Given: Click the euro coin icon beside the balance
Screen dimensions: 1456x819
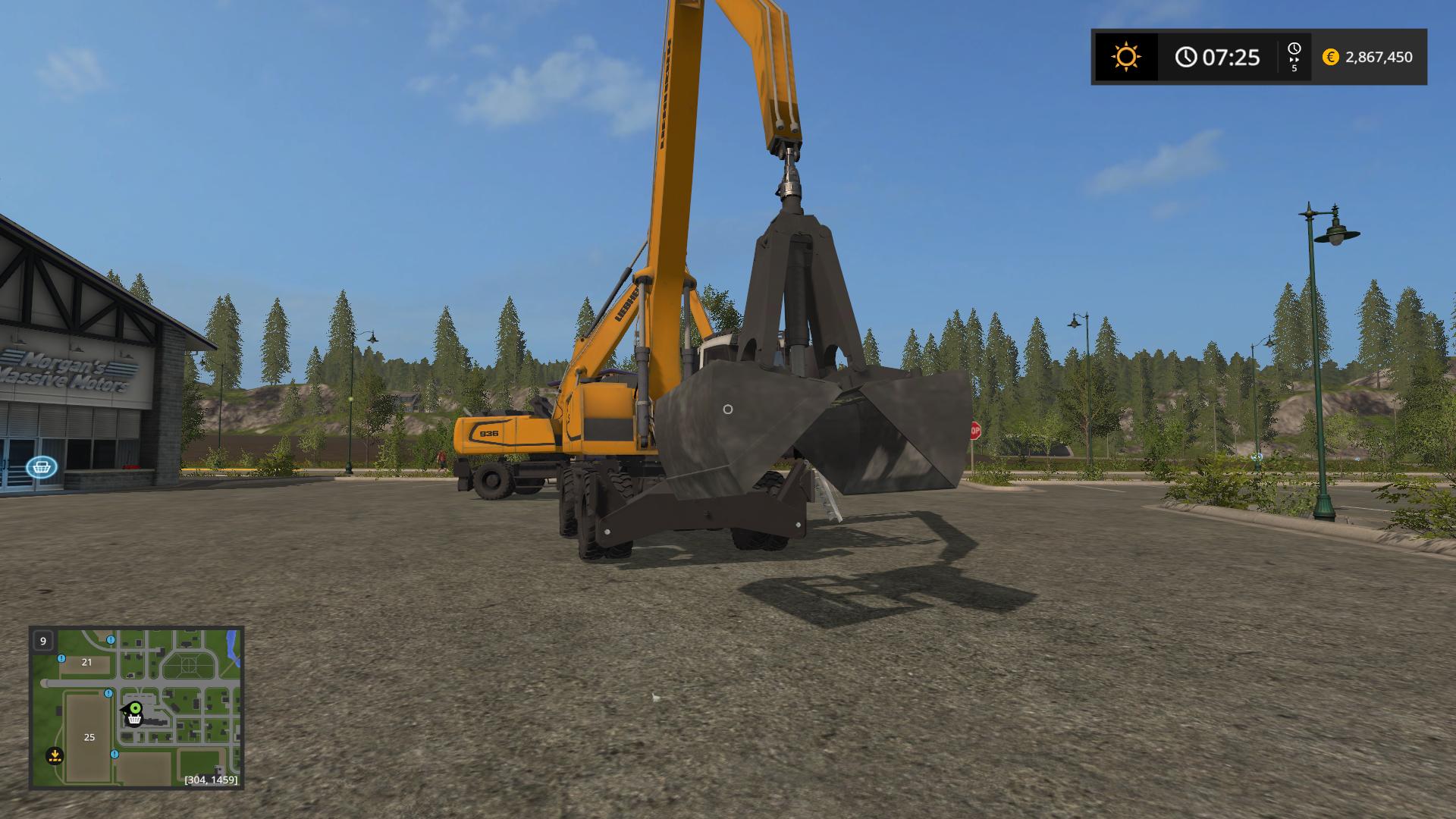Looking at the screenshot, I should click(1331, 56).
